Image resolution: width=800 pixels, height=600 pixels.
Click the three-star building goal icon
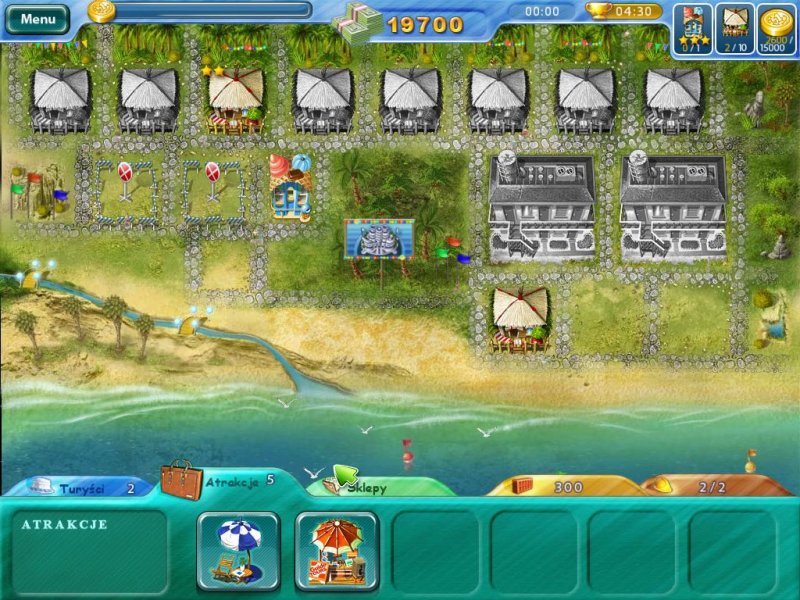click(694, 26)
